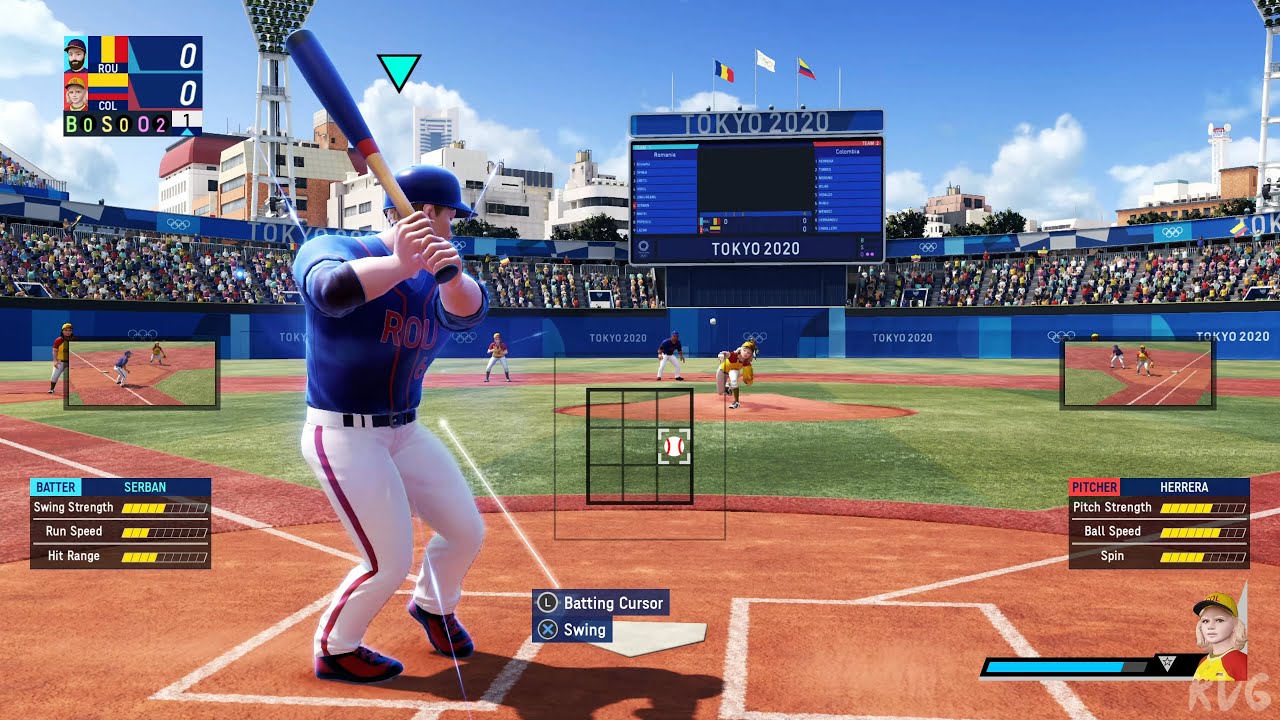Select the PITCHER Herrera stats panel

(1159, 523)
